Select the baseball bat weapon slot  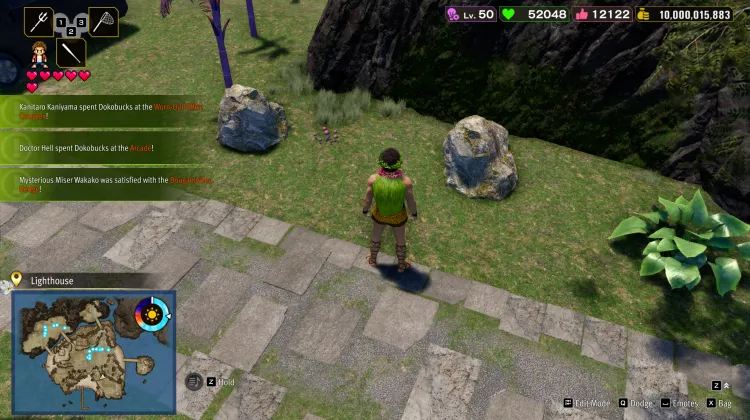(x=70, y=51)
